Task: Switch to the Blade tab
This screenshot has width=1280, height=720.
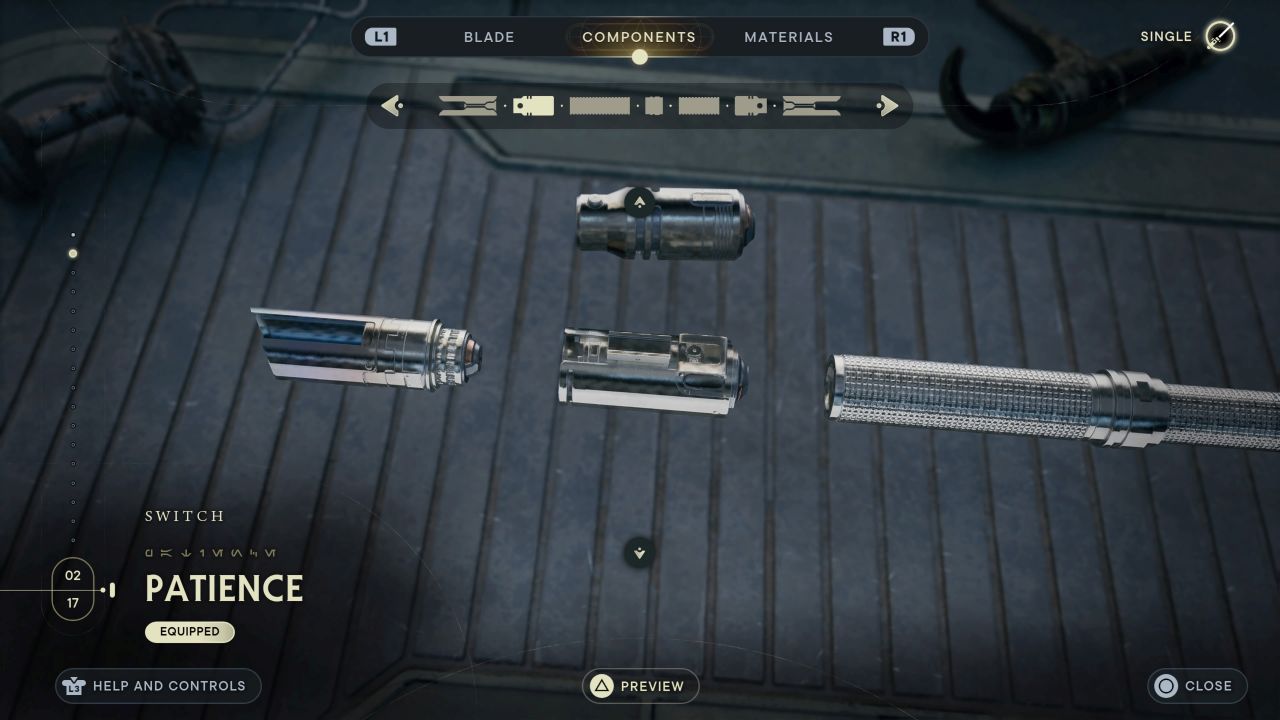Action: click(x=489, y=37)
